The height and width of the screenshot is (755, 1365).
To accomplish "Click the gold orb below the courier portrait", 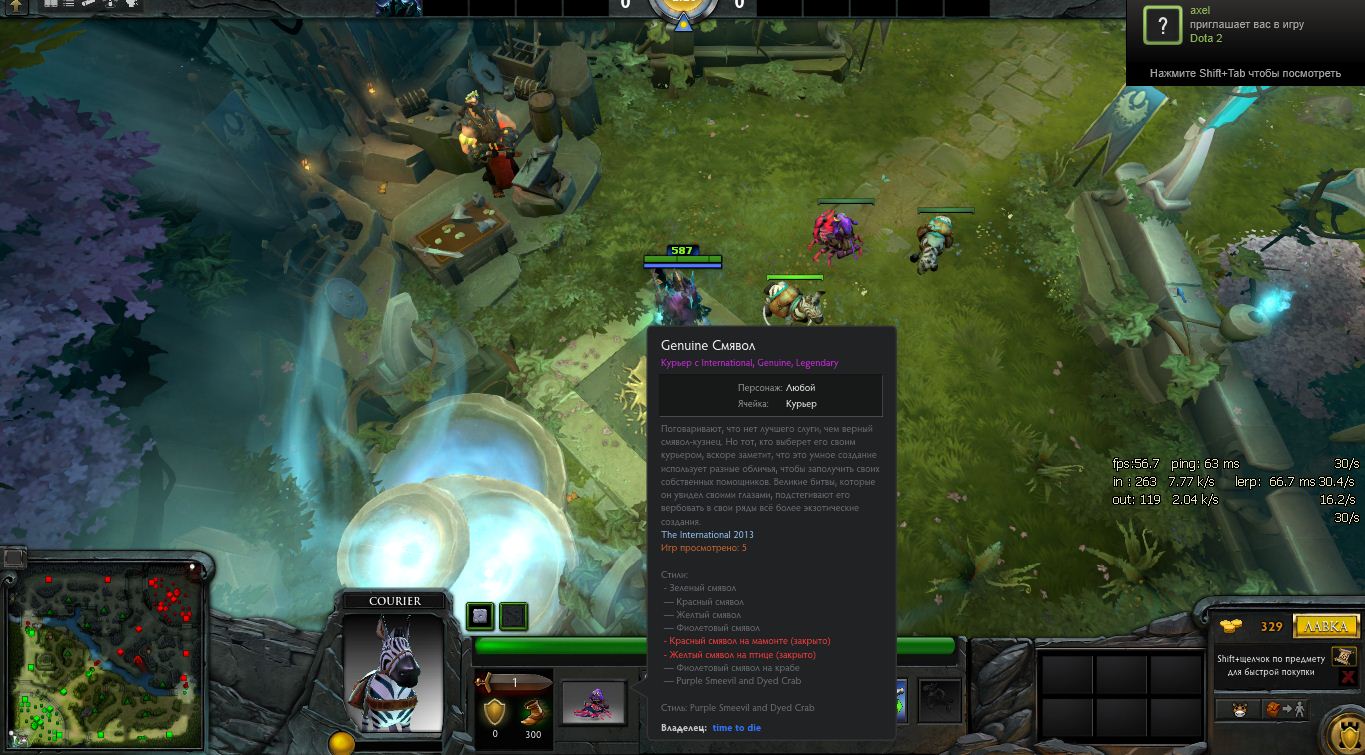I will click(x=342, y=744).
